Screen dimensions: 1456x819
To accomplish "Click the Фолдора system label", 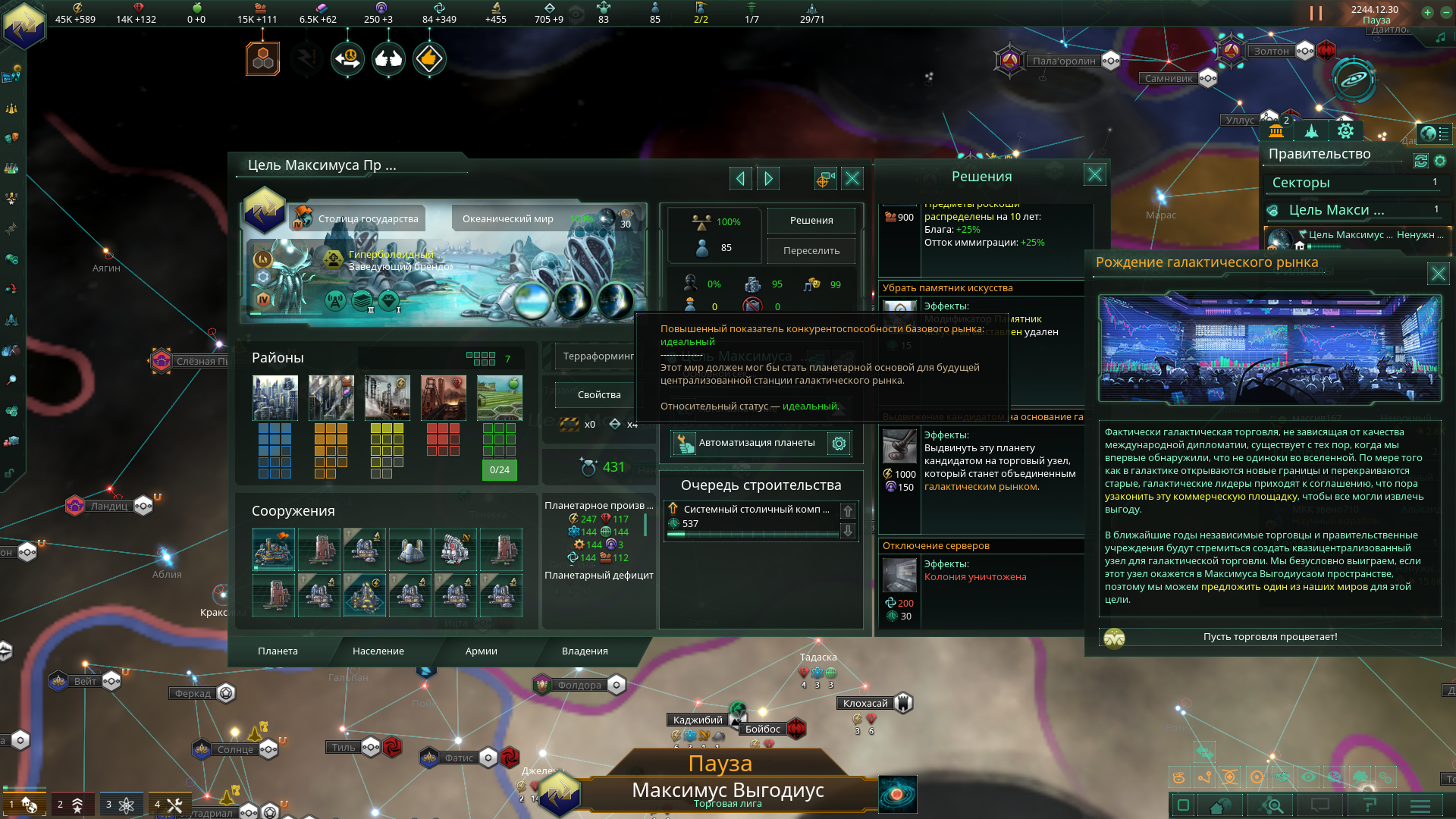I will (579, 686).
